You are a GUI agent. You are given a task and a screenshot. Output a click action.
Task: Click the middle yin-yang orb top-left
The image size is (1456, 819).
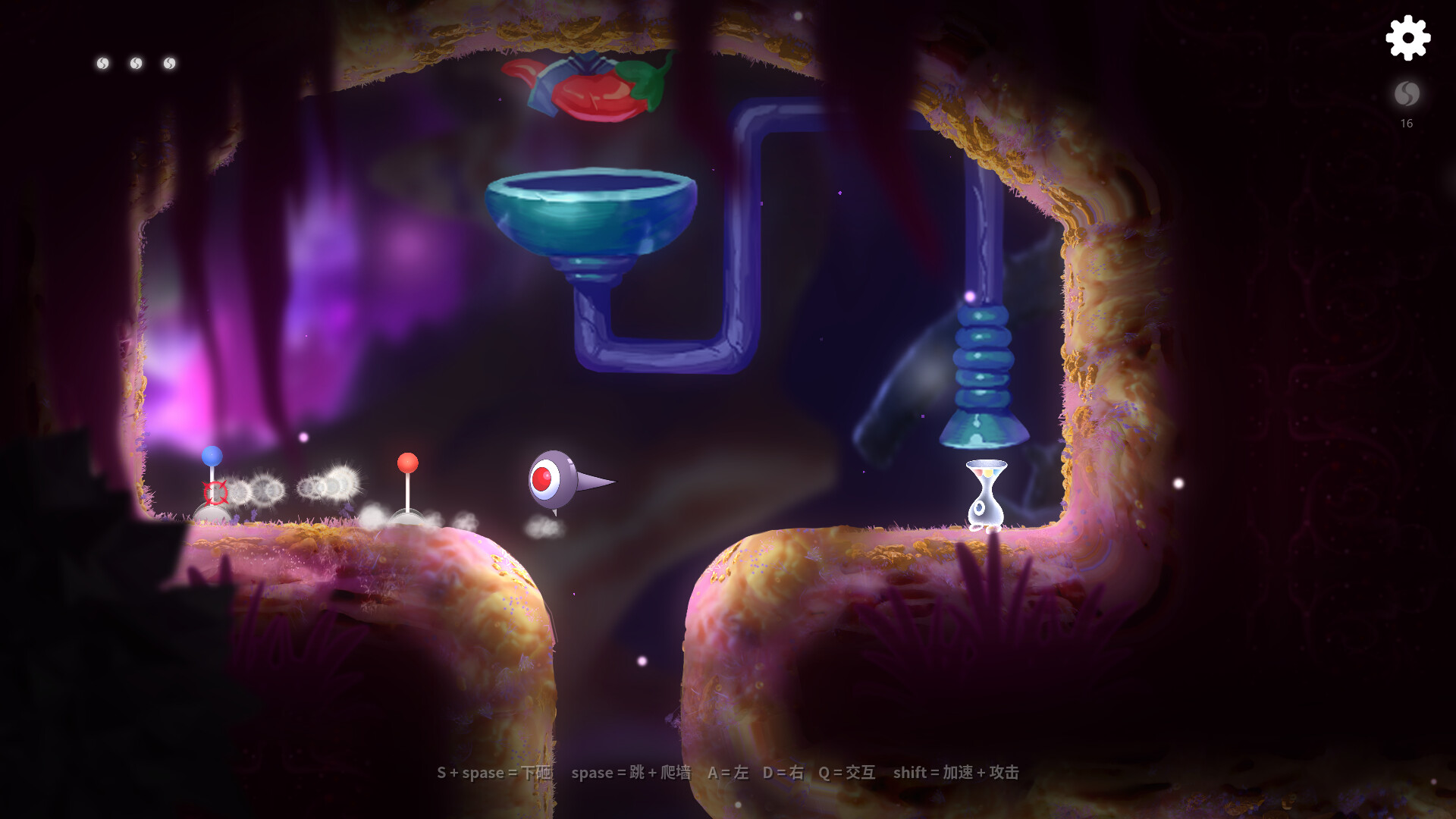[135, 63]
